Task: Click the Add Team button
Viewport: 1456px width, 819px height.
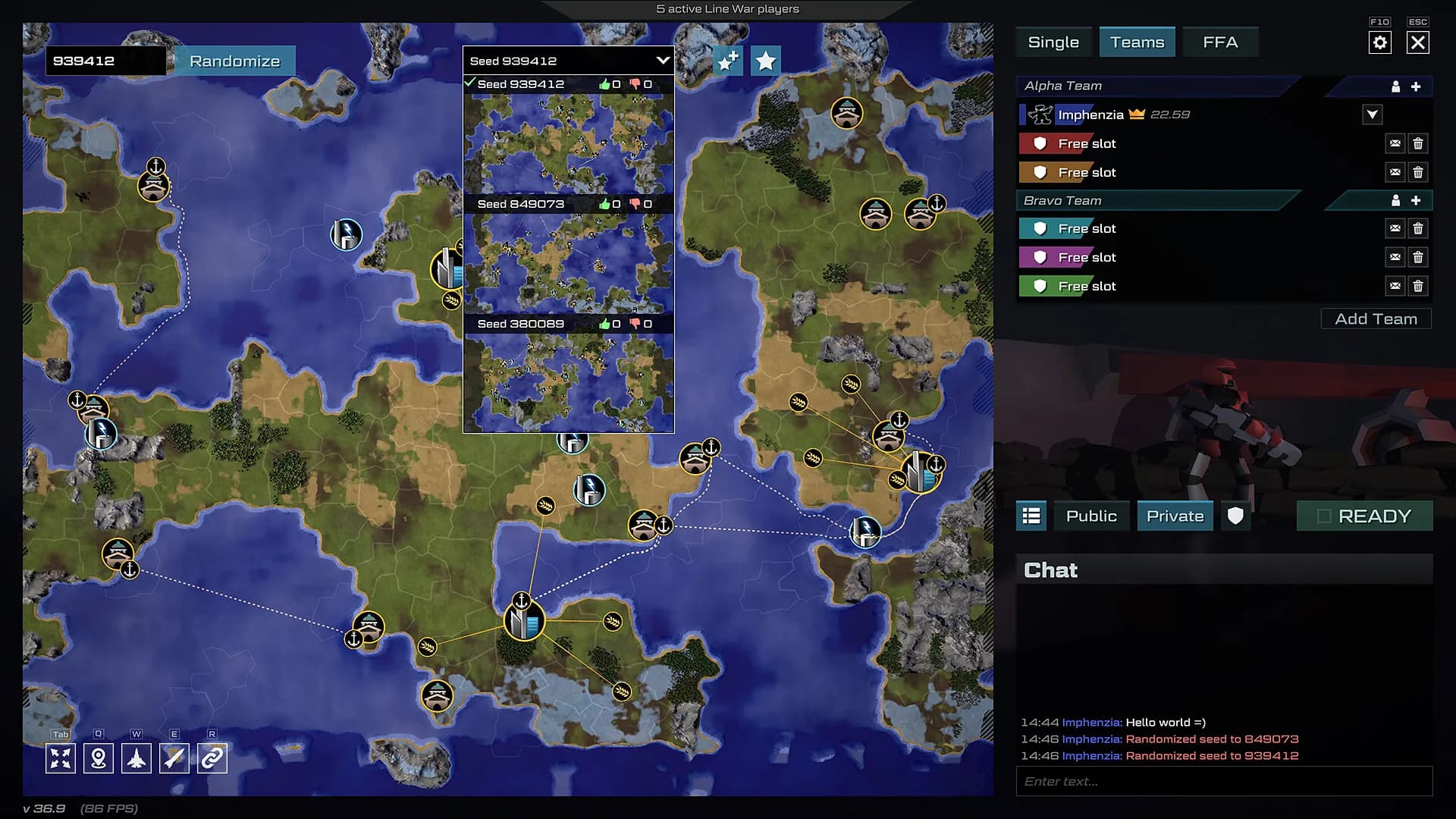Action: pyautogui.click(x=1376, y=318)
